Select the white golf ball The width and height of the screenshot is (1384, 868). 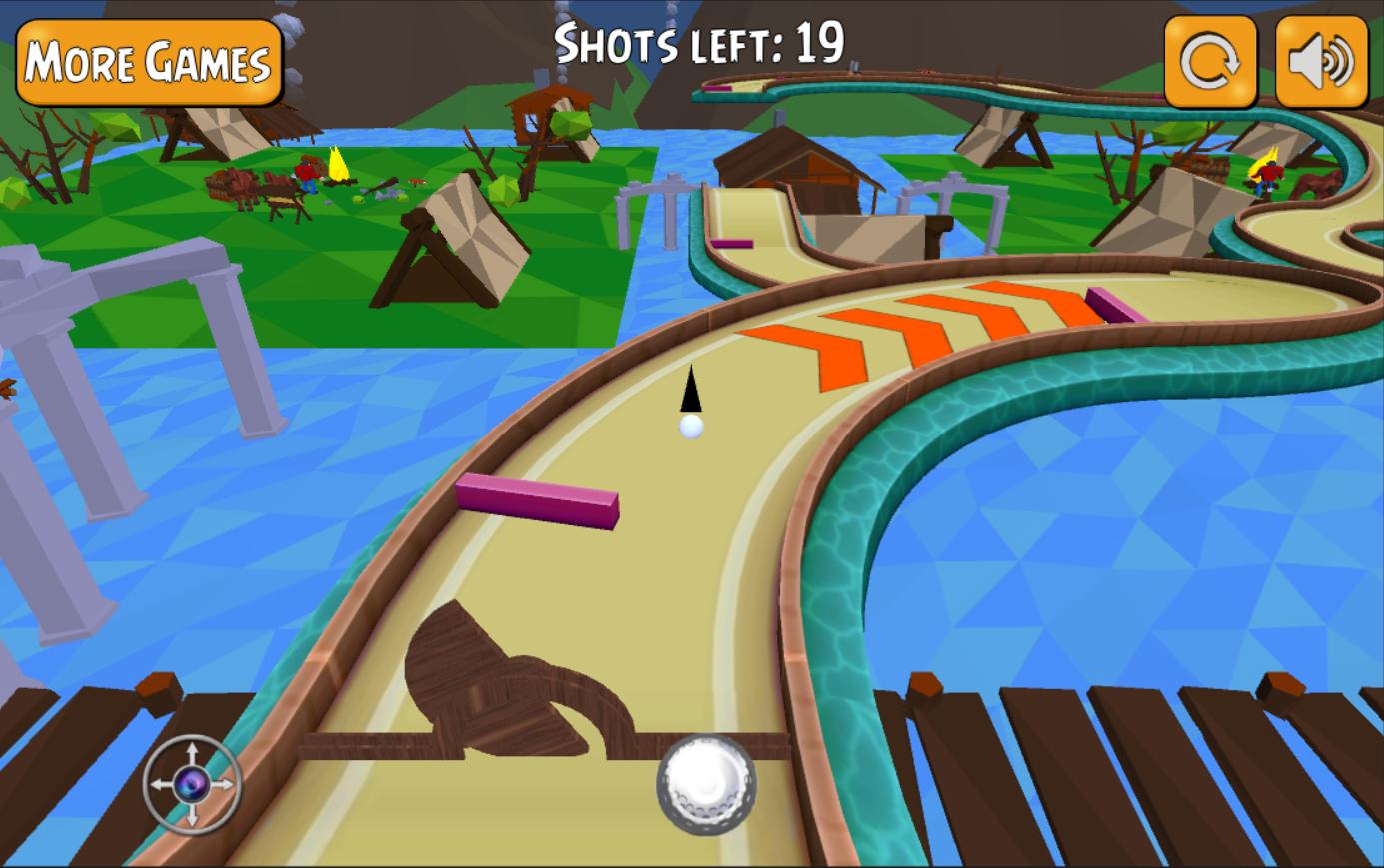coord(690,429)
